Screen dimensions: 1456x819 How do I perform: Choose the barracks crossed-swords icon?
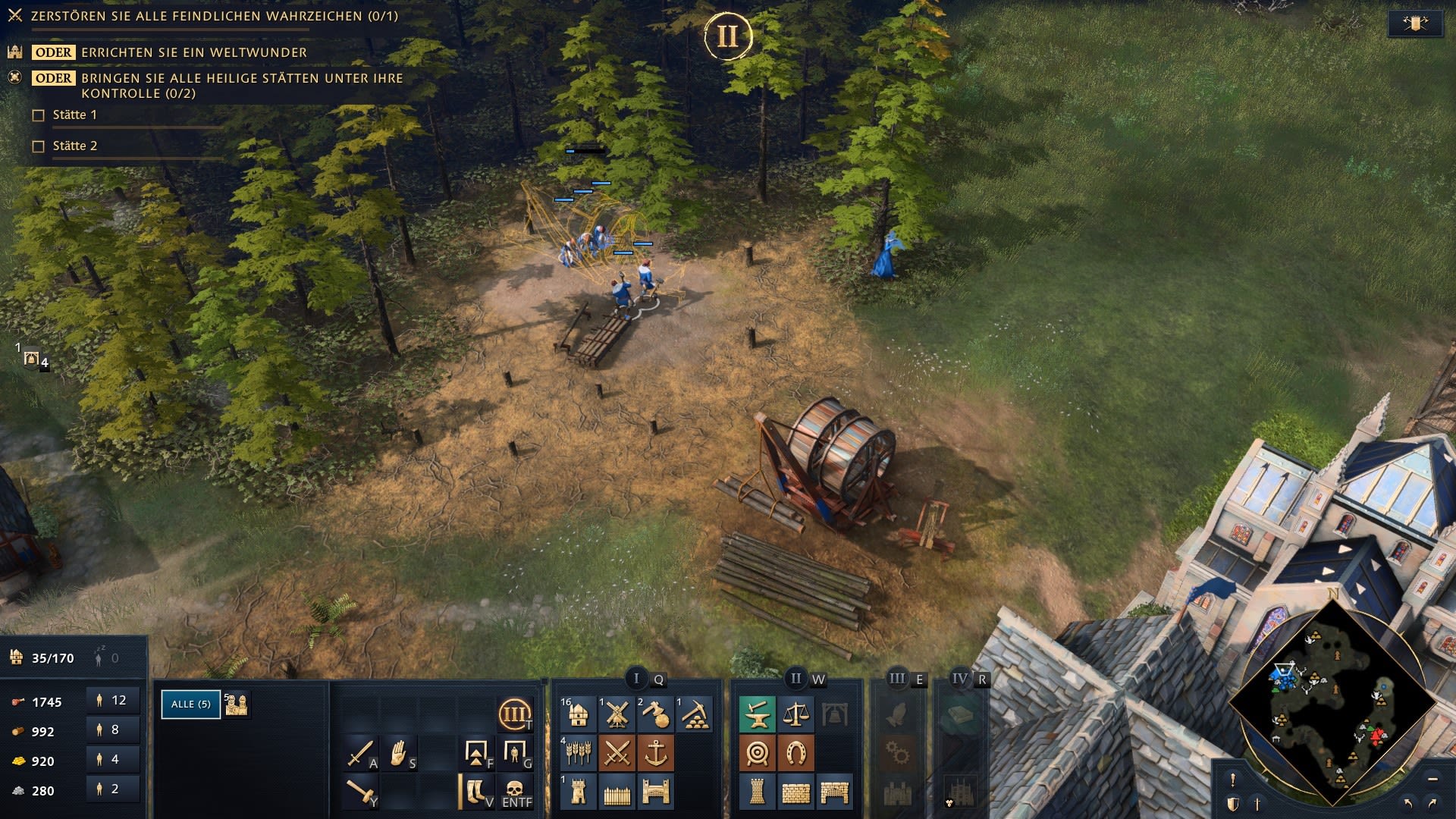617,753
